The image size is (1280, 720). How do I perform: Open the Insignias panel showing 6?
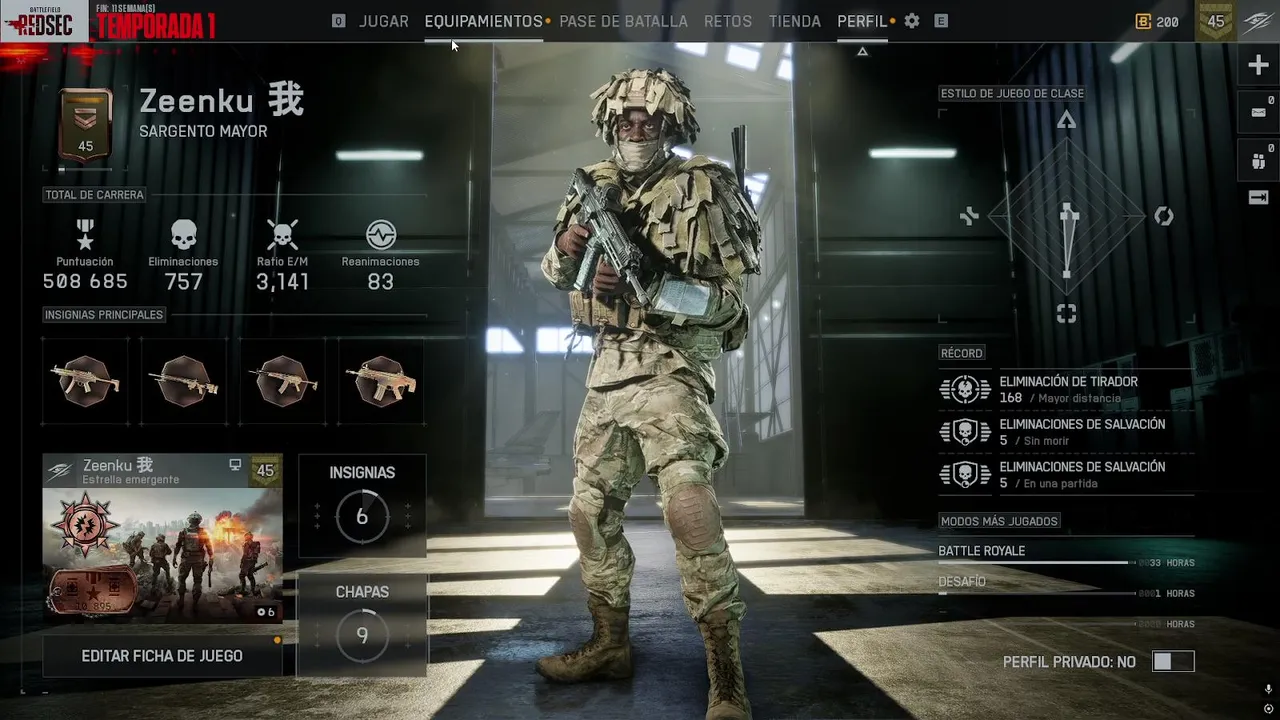point(362,506)
